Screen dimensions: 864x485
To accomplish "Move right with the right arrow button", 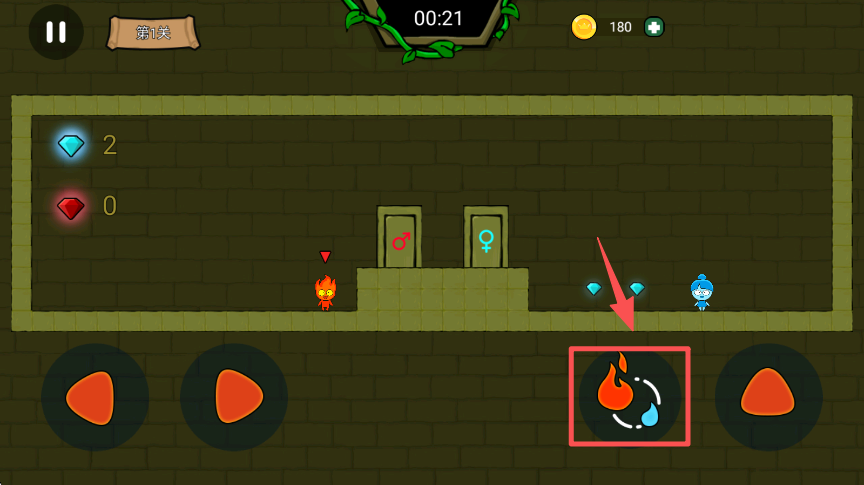I will [234, 397].
